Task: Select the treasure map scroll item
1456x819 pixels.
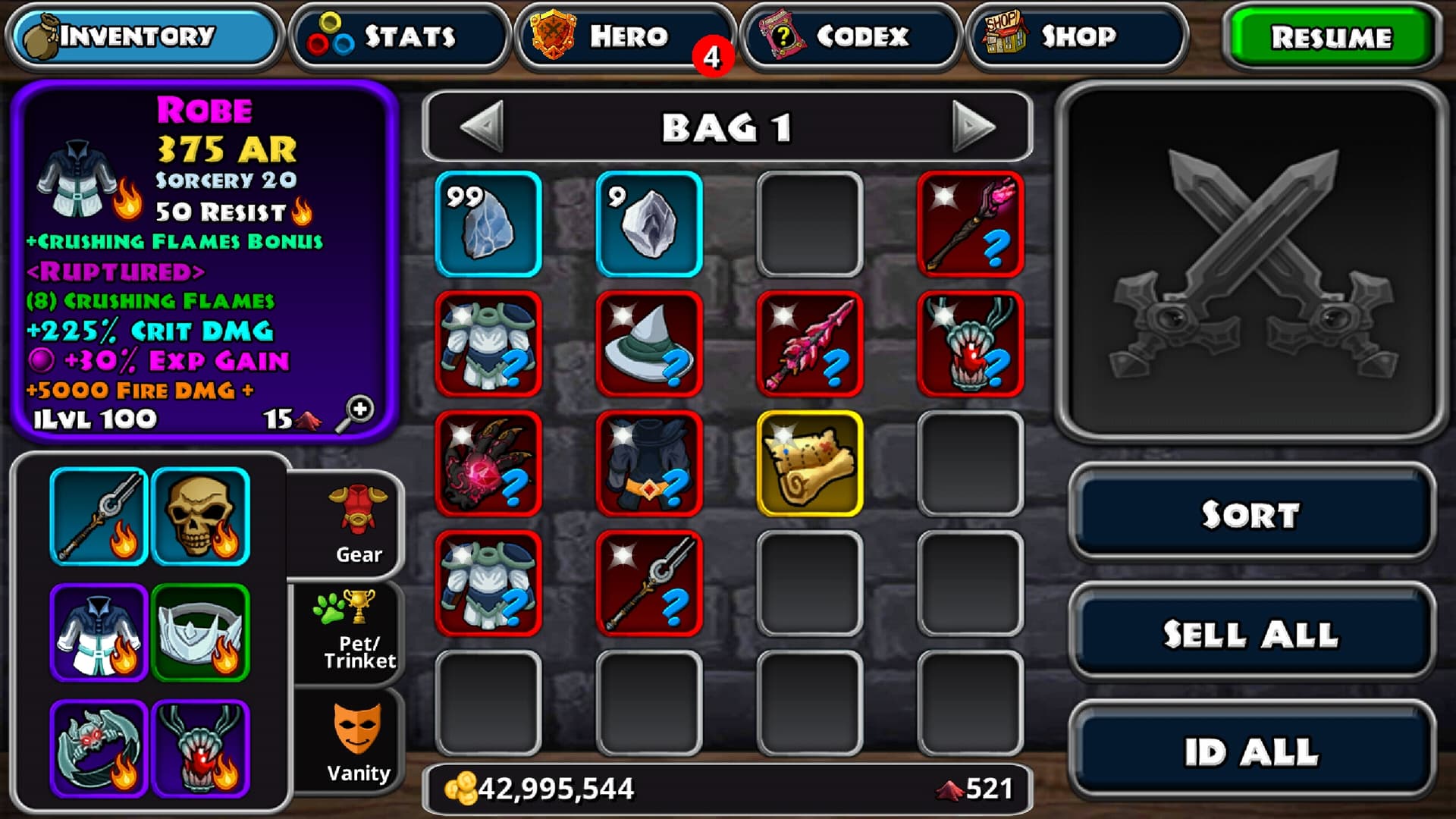Action: click(810, 464)
